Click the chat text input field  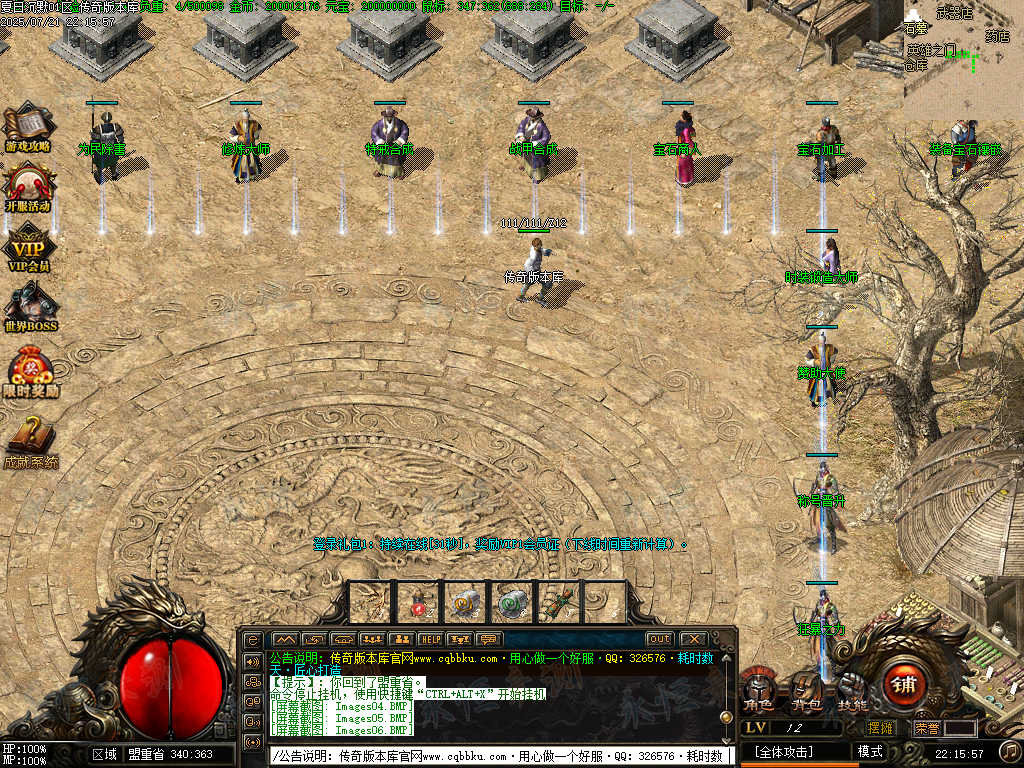coord(498,756)
